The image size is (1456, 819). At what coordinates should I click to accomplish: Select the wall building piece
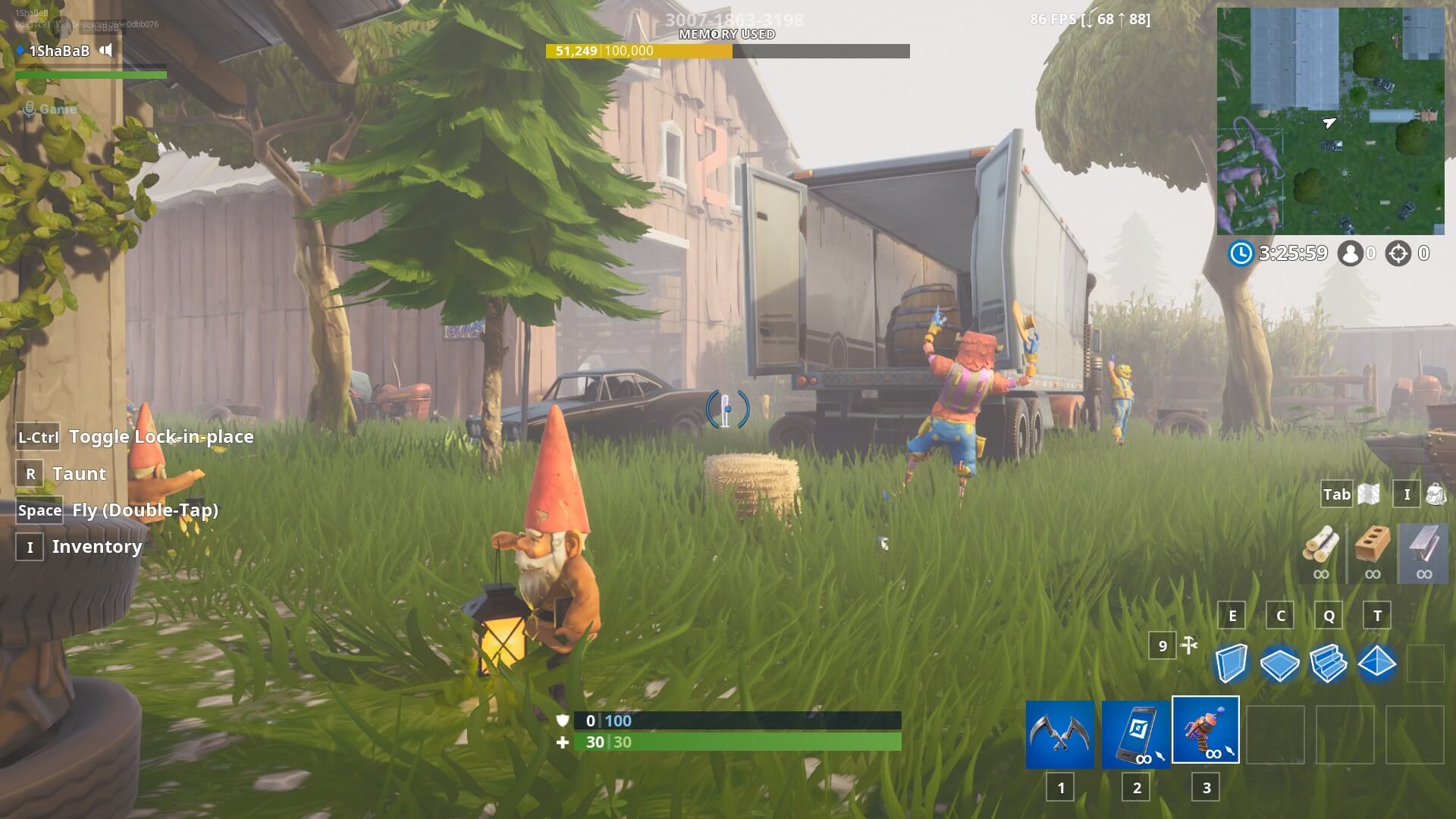tap(1232, 662)
